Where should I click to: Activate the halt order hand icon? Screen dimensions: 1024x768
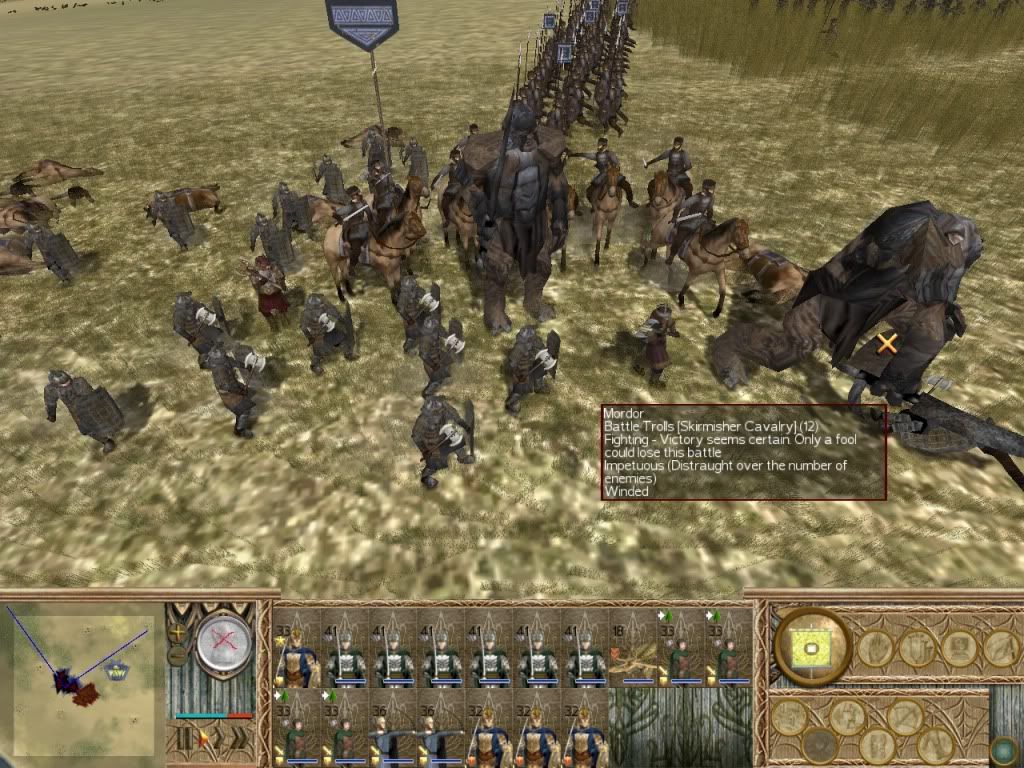(x=874, y=648)
